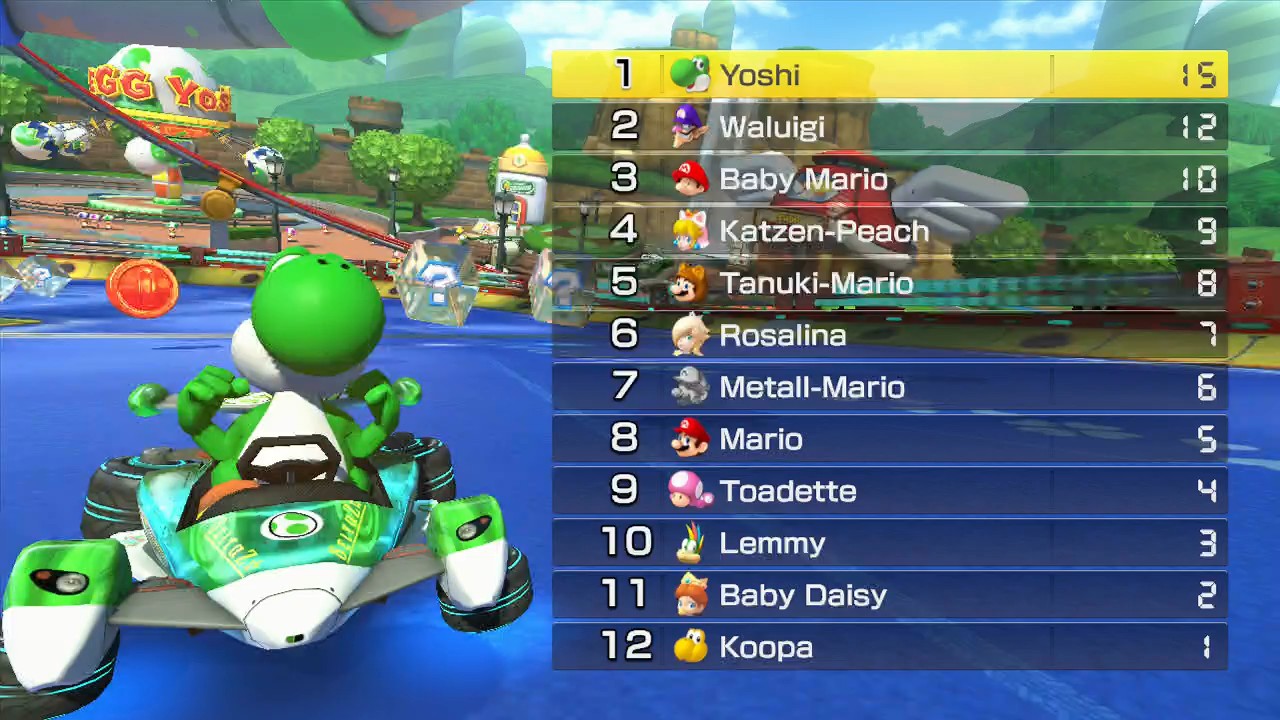The width and height of the screenshot is (1280, 720).
Task: Click Katzen-Peach's cat ears portrait icon
Action: pos(687,231)
